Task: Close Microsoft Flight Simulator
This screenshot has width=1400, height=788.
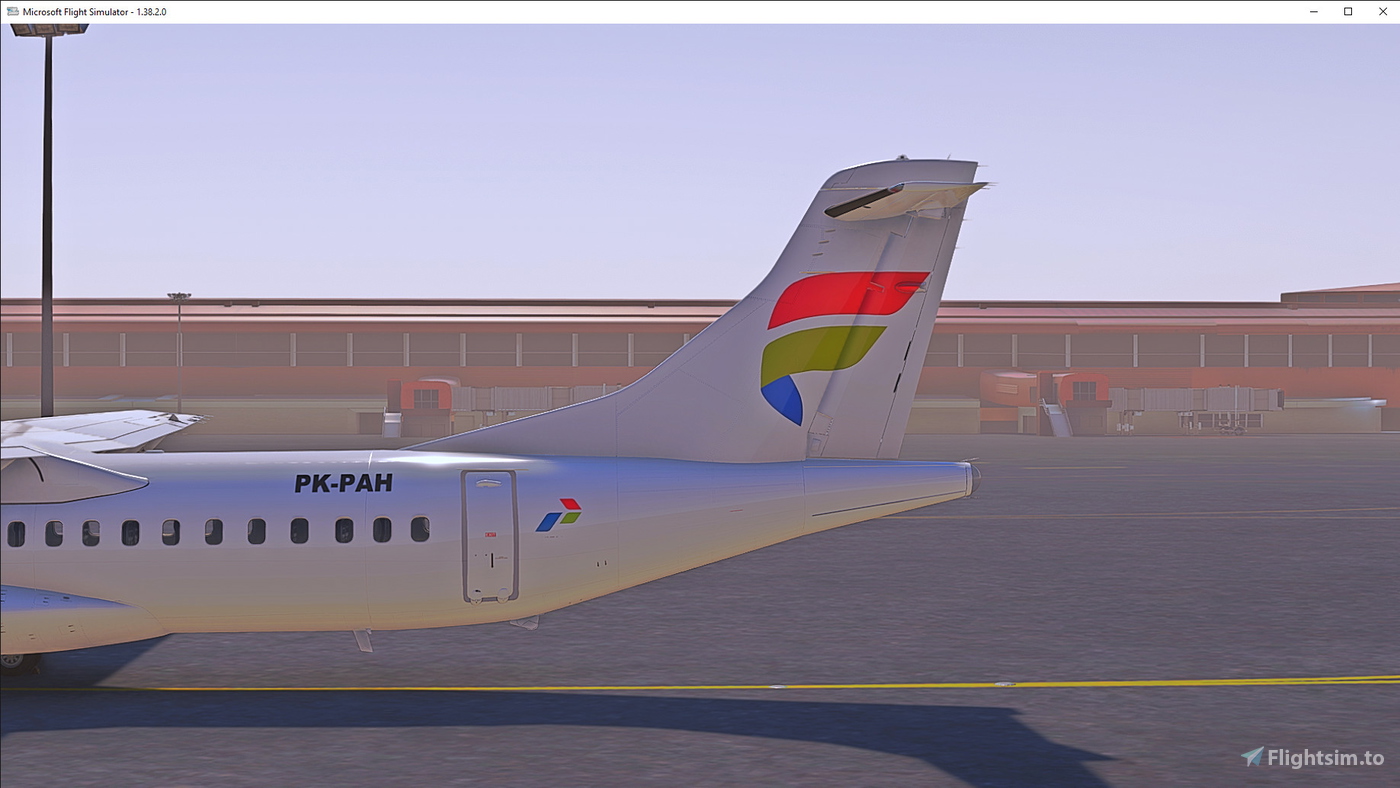Action: (1383, 11)
